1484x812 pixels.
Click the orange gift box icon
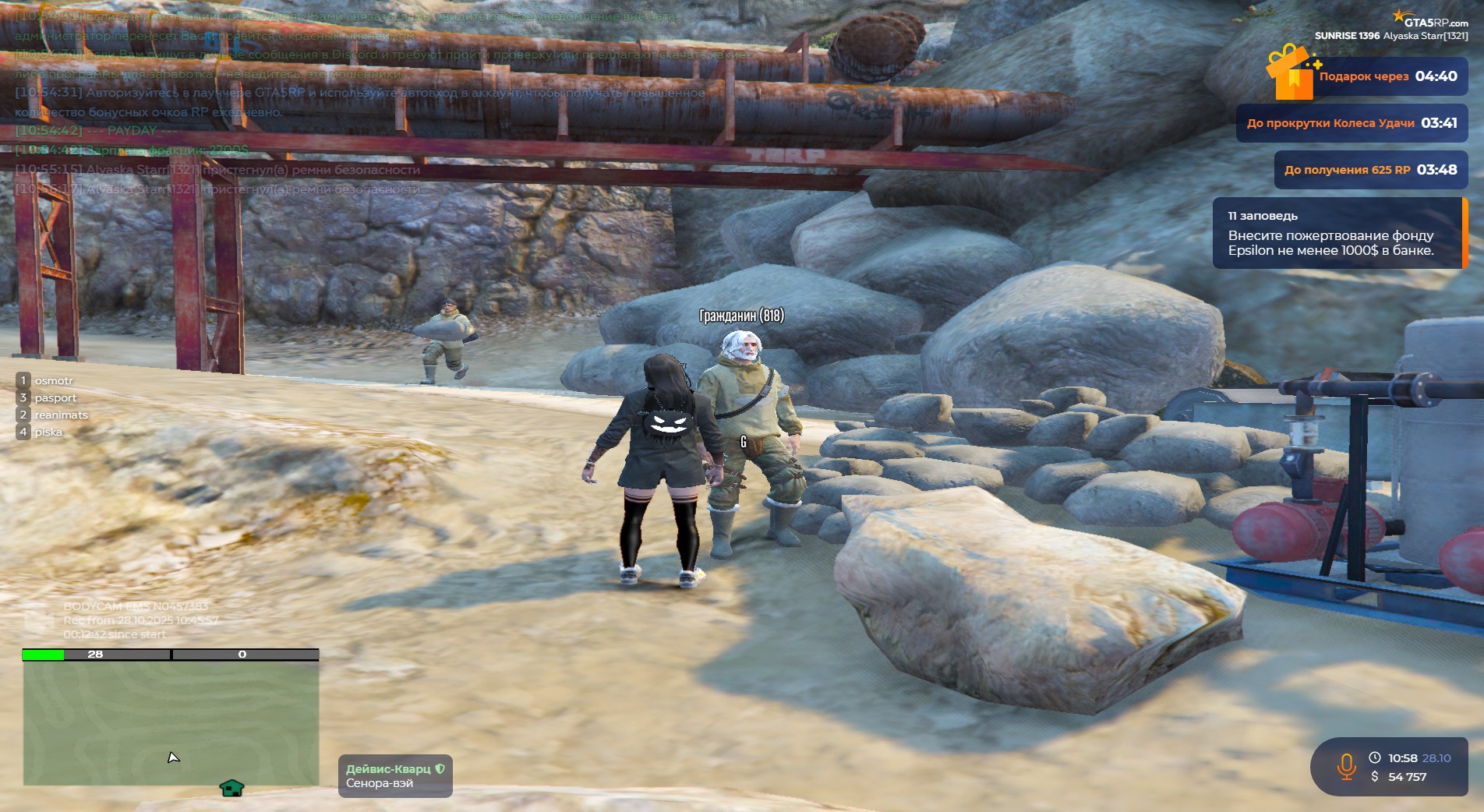tap(1291, 72)
